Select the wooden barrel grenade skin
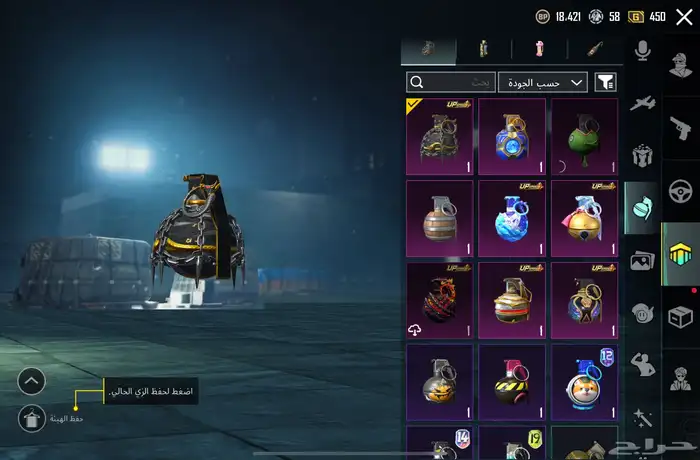 pyautogui.click(x=439, y=218)
